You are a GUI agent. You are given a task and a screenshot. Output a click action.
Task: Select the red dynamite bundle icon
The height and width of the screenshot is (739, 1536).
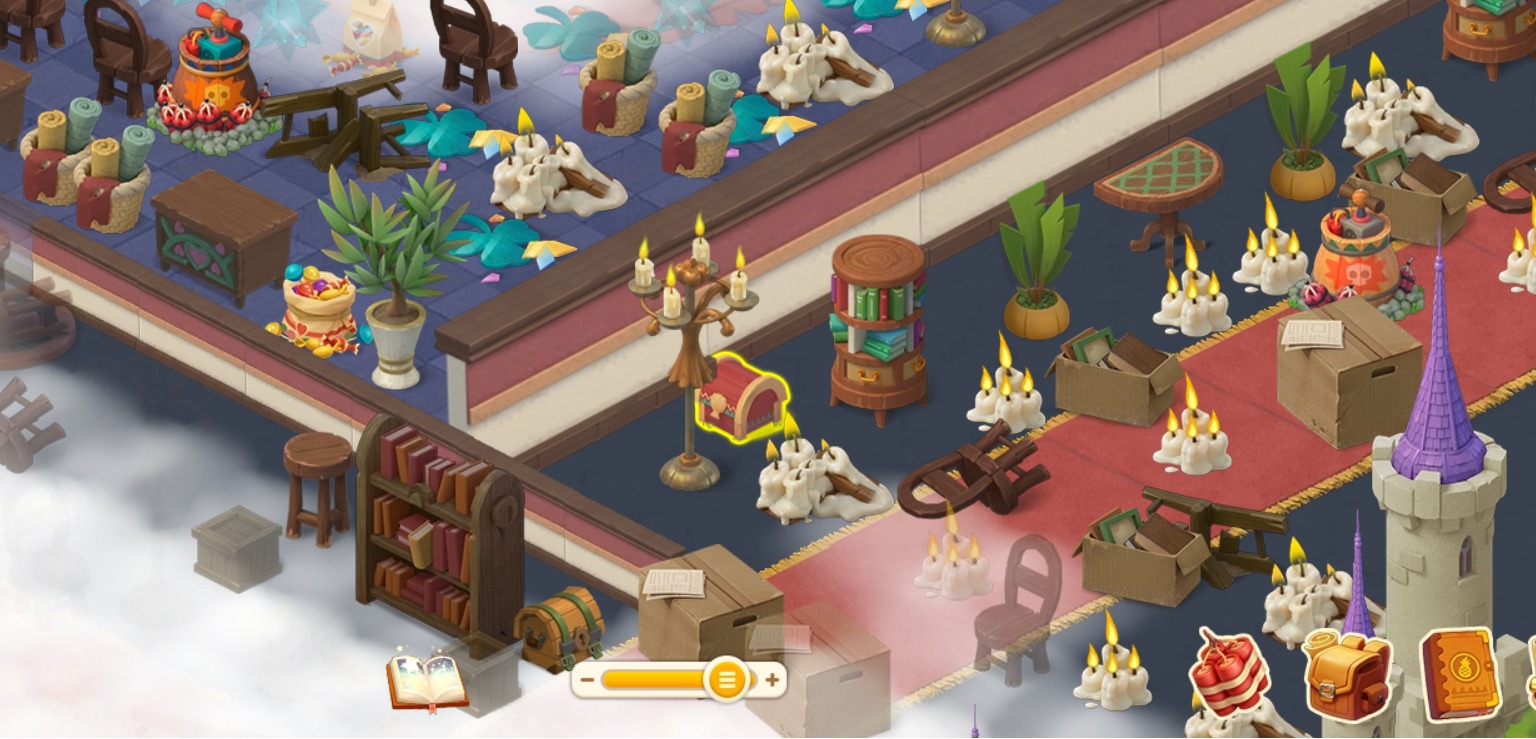click(1229, 673)
